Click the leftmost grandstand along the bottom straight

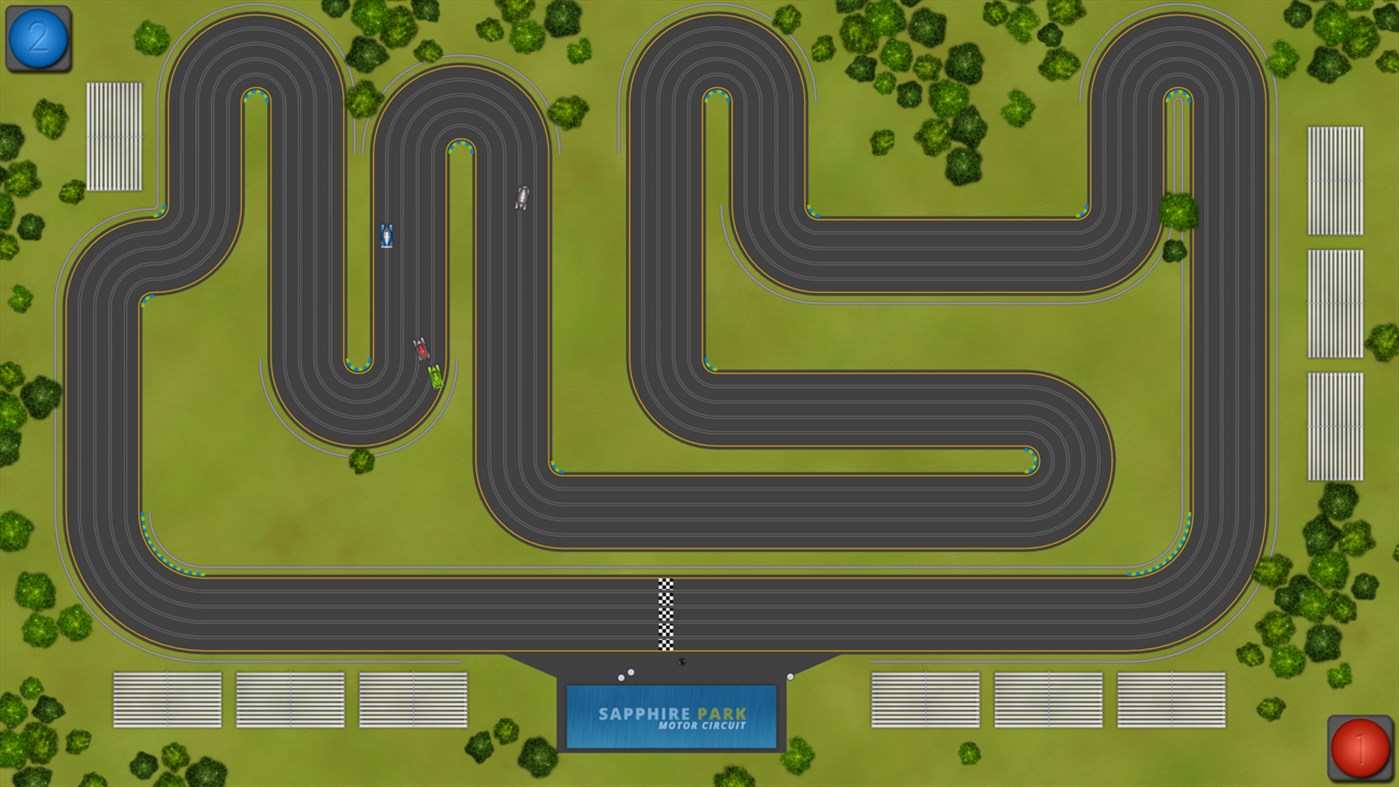click(x=168, y=698)
